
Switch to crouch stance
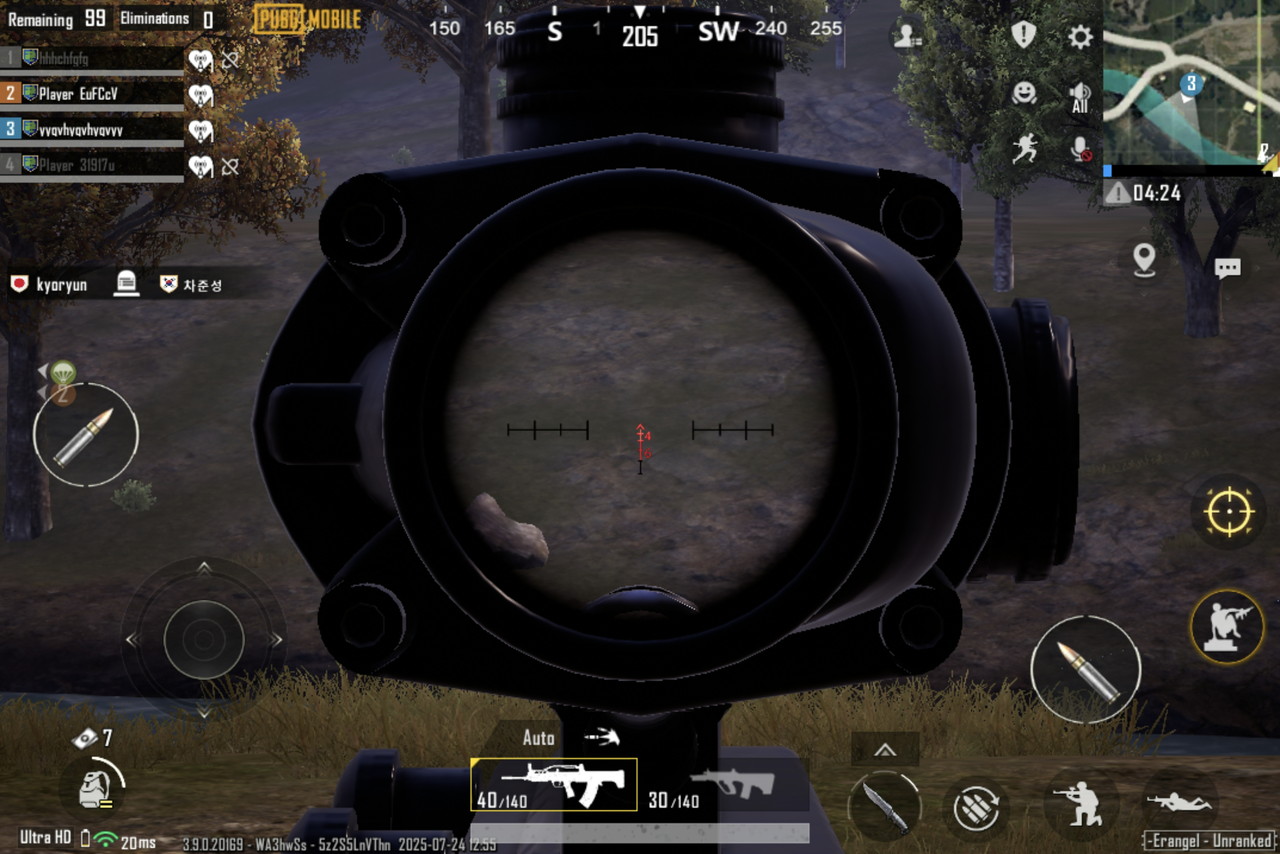point(1081,803)
